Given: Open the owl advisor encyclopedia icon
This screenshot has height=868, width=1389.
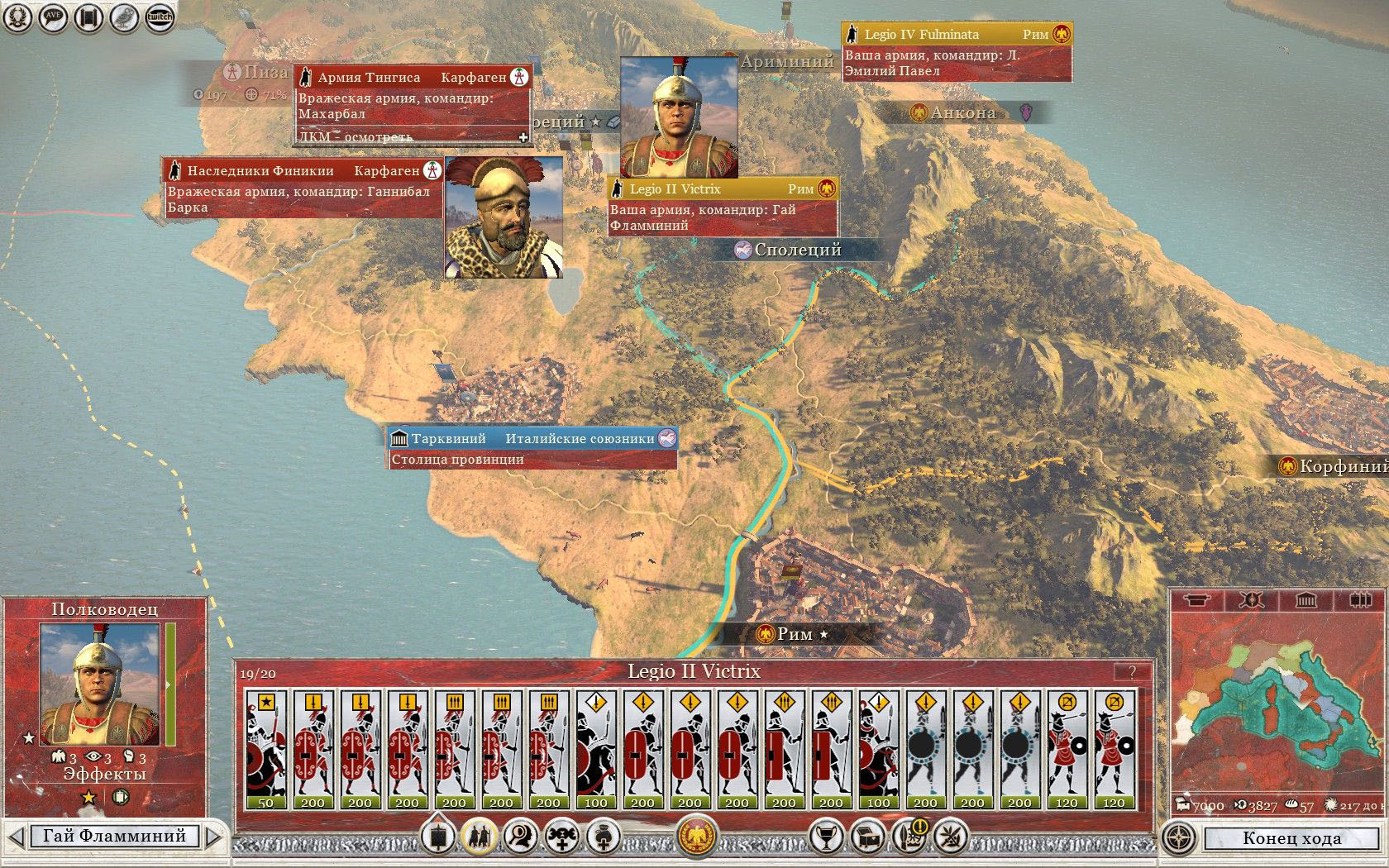Looking at the screenshot, I should [x=124, y=17].
